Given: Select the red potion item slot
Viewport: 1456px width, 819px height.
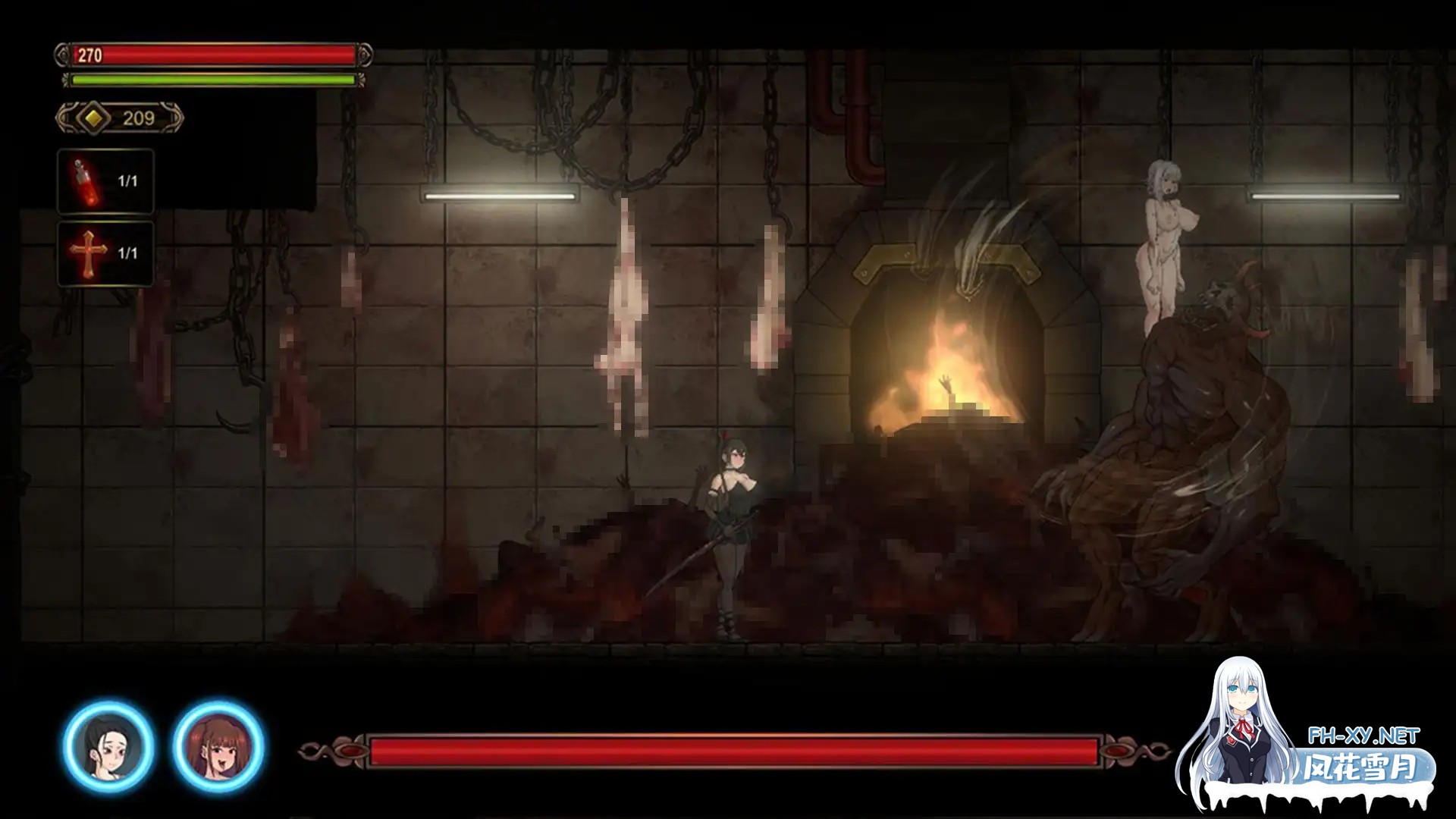Looking at the screenshot, I should click(x=105, y=181).
